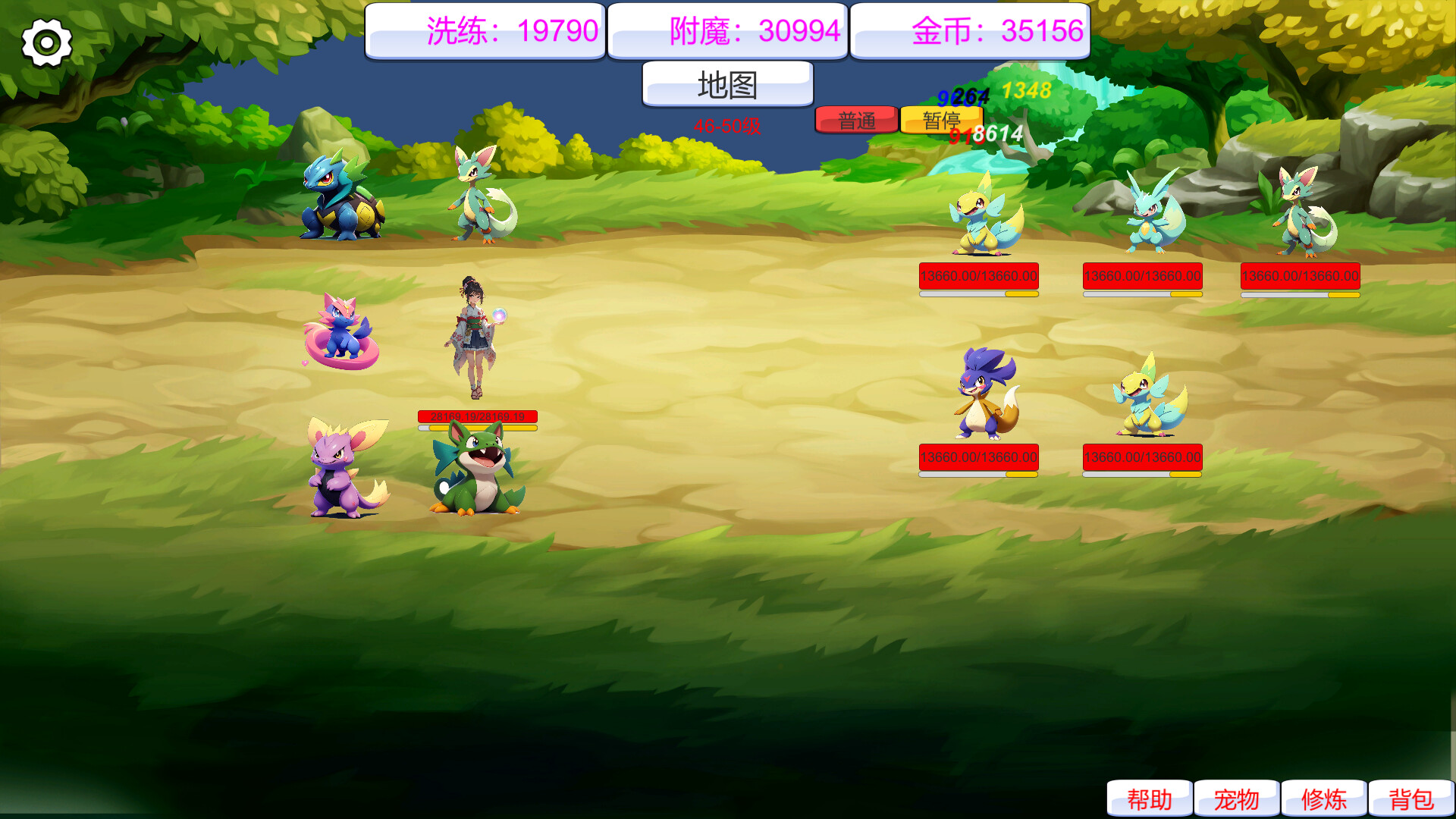The height and width of the screenshot is (819, 1456).
Task: Select the 46-50级 level range
Action: pos(726,124)
